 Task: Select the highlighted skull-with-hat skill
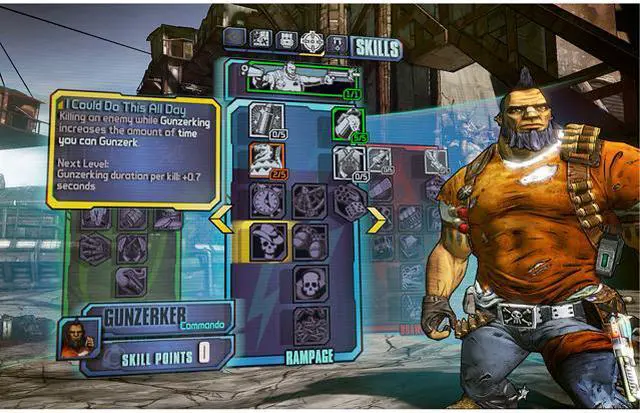click(x=266, y=240)
